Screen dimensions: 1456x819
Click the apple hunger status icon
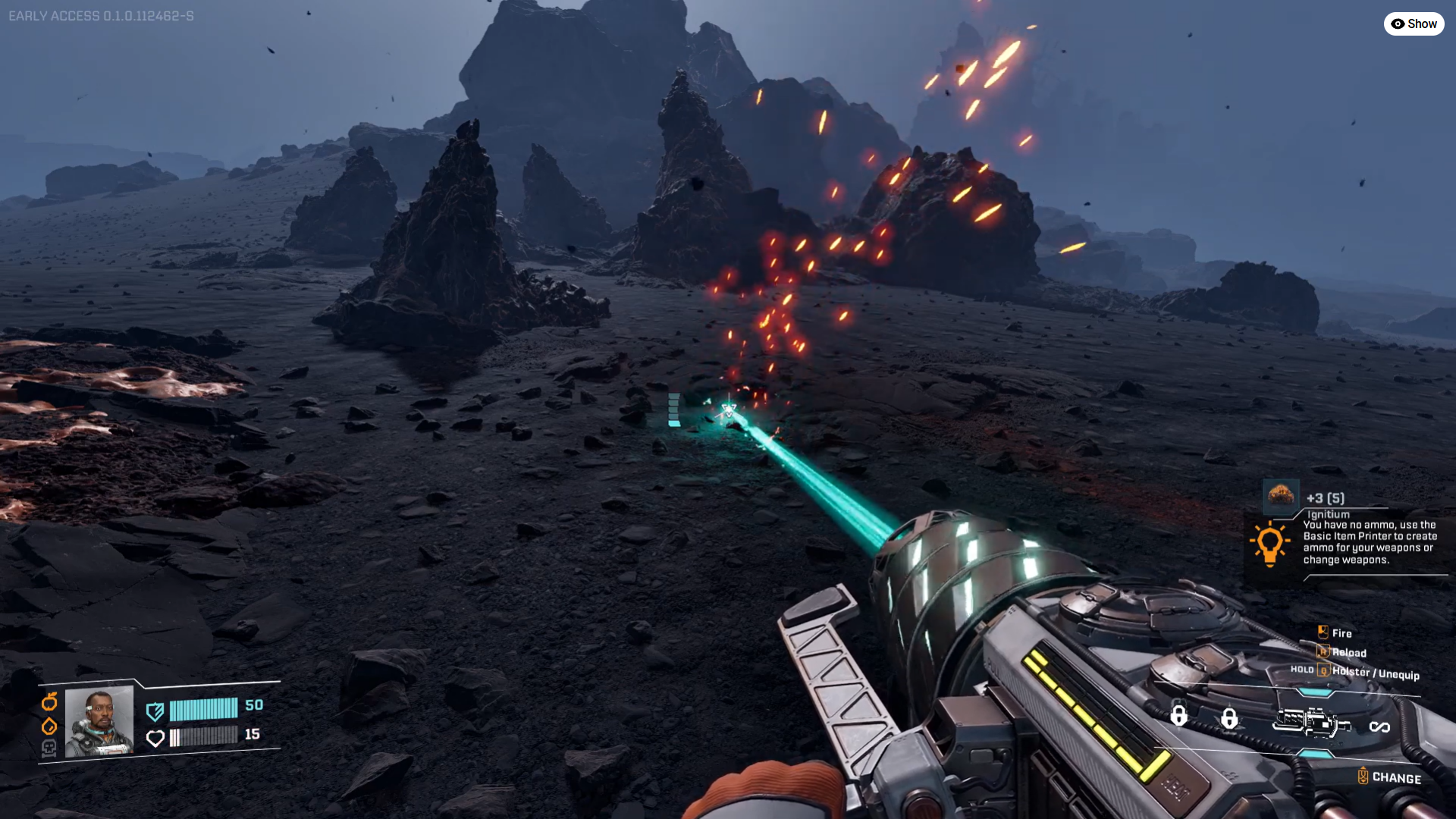click(49, 701)
